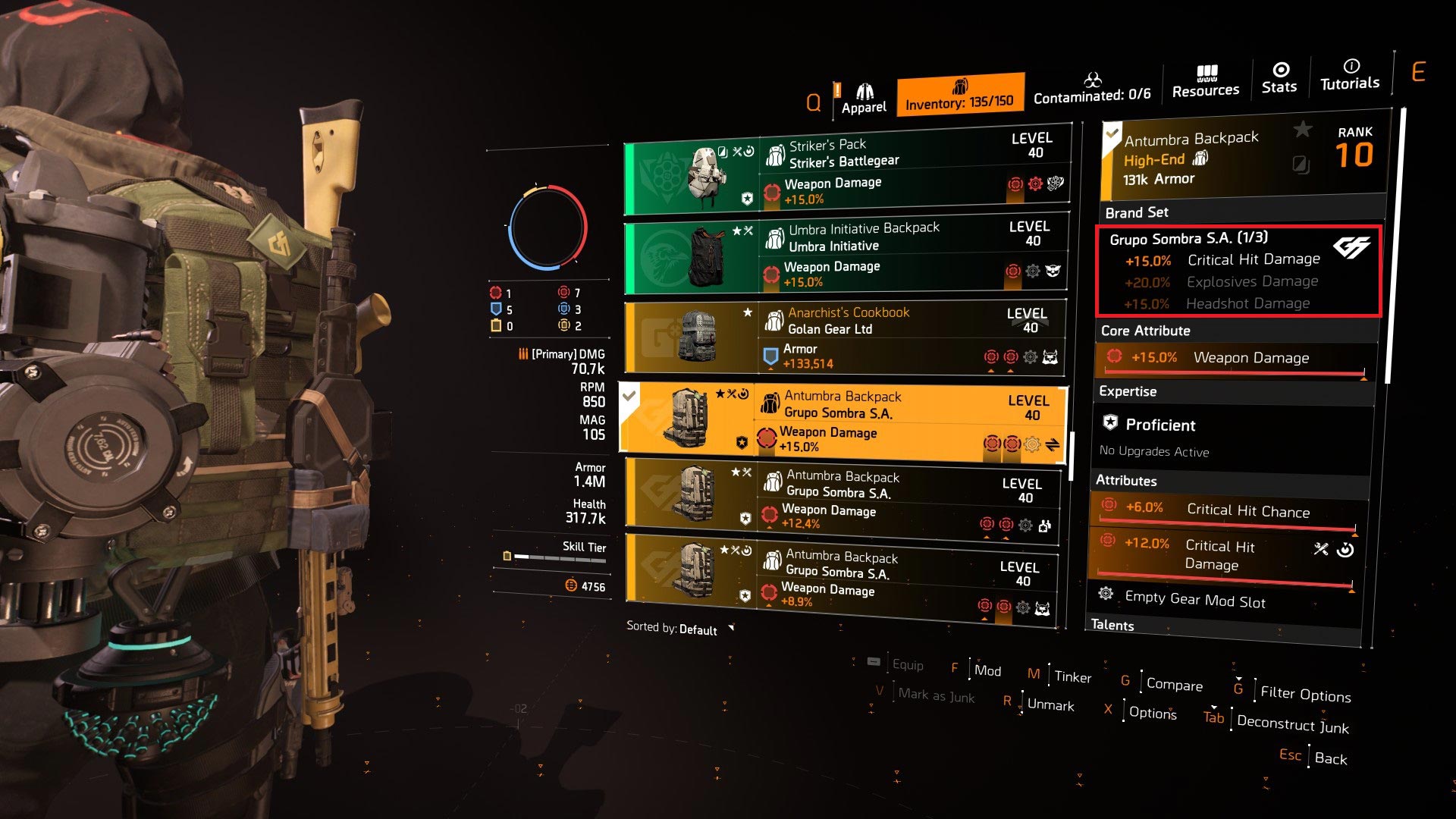Image resolution: width=1456 pixels, height=819 pixels.
Task: Click the Weapon Damage crosshair icon in Core Attribute
Action: pyautogui.click(x=1115, y=356)
